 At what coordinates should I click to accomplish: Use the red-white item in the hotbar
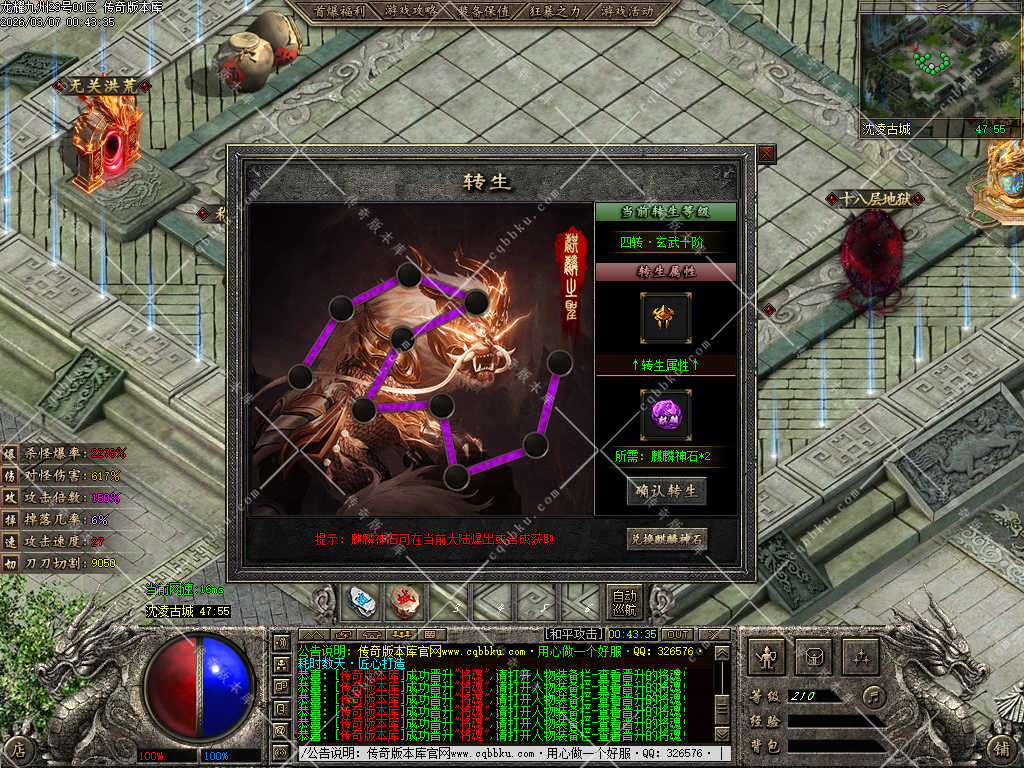pos(404,602)
